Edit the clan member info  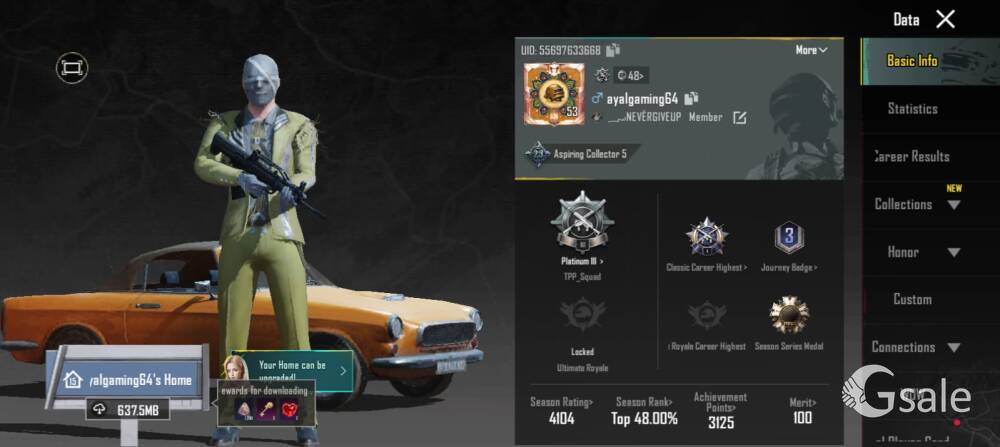coord(740,118)
